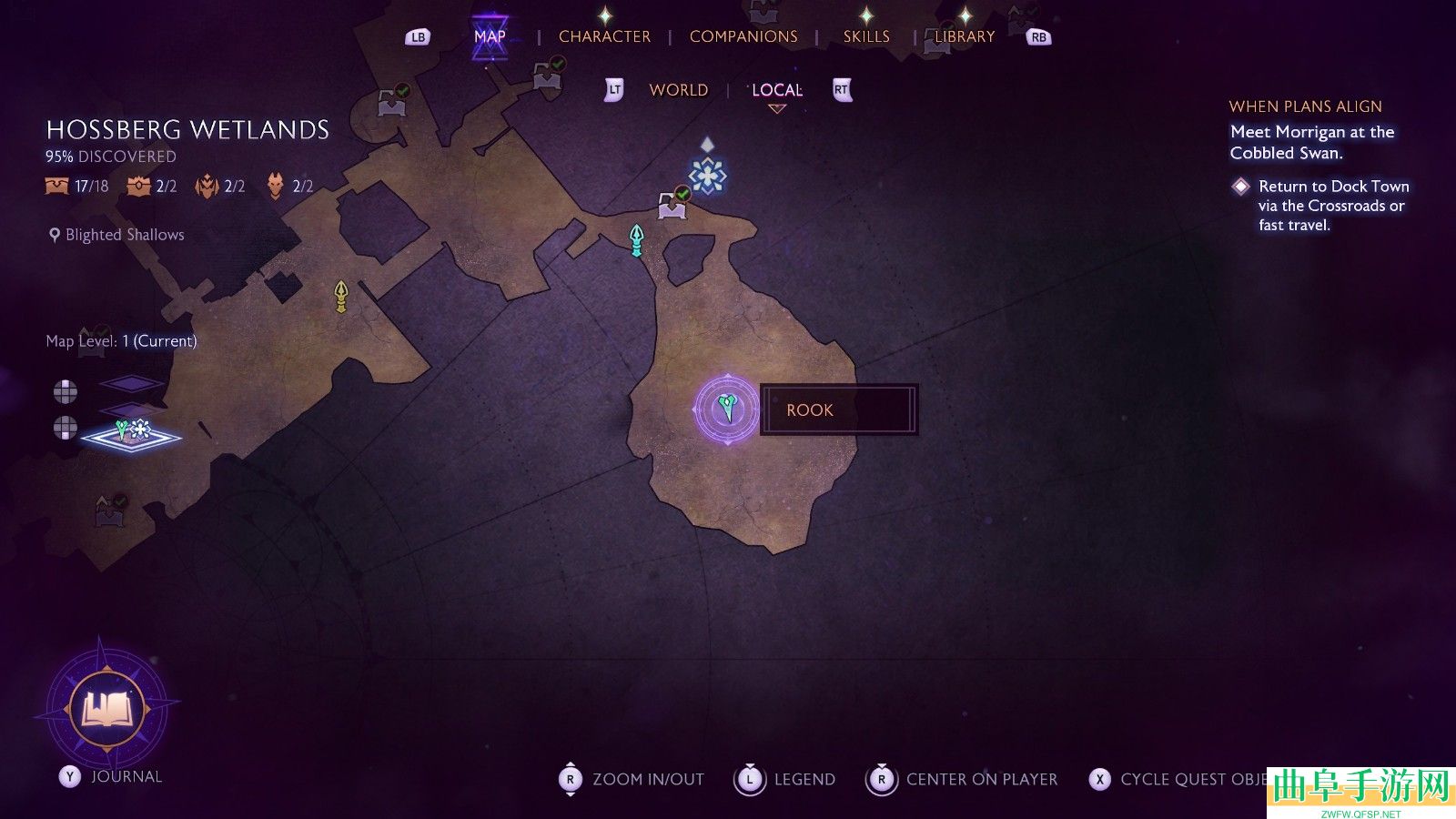Viewport: 1456px width, 819px height.
Task: Click the opened chest marker near the snowflake
Action: (x=672, y=205)
